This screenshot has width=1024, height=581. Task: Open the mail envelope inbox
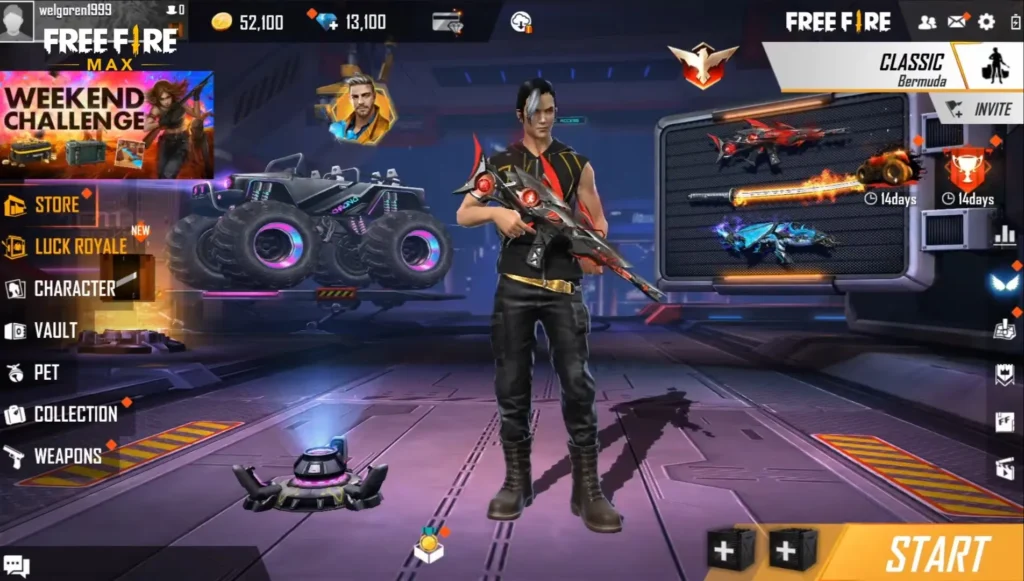point(957,21)
